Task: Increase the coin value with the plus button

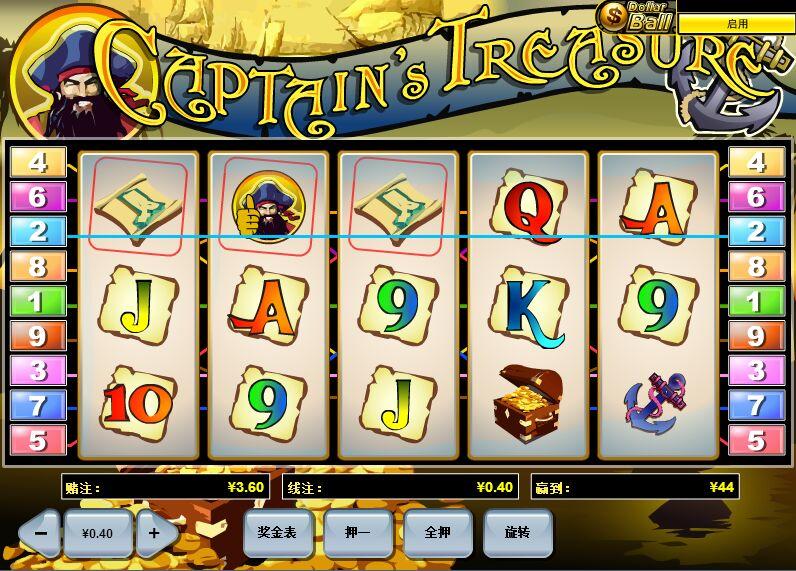Action: pos(154,533)
